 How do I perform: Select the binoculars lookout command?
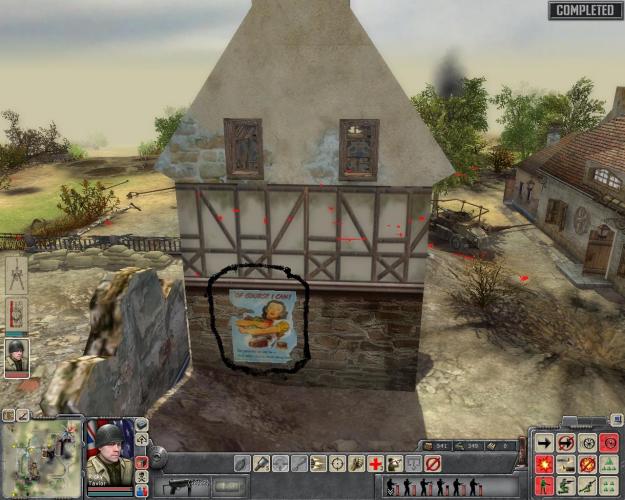(x=395, y=463)
